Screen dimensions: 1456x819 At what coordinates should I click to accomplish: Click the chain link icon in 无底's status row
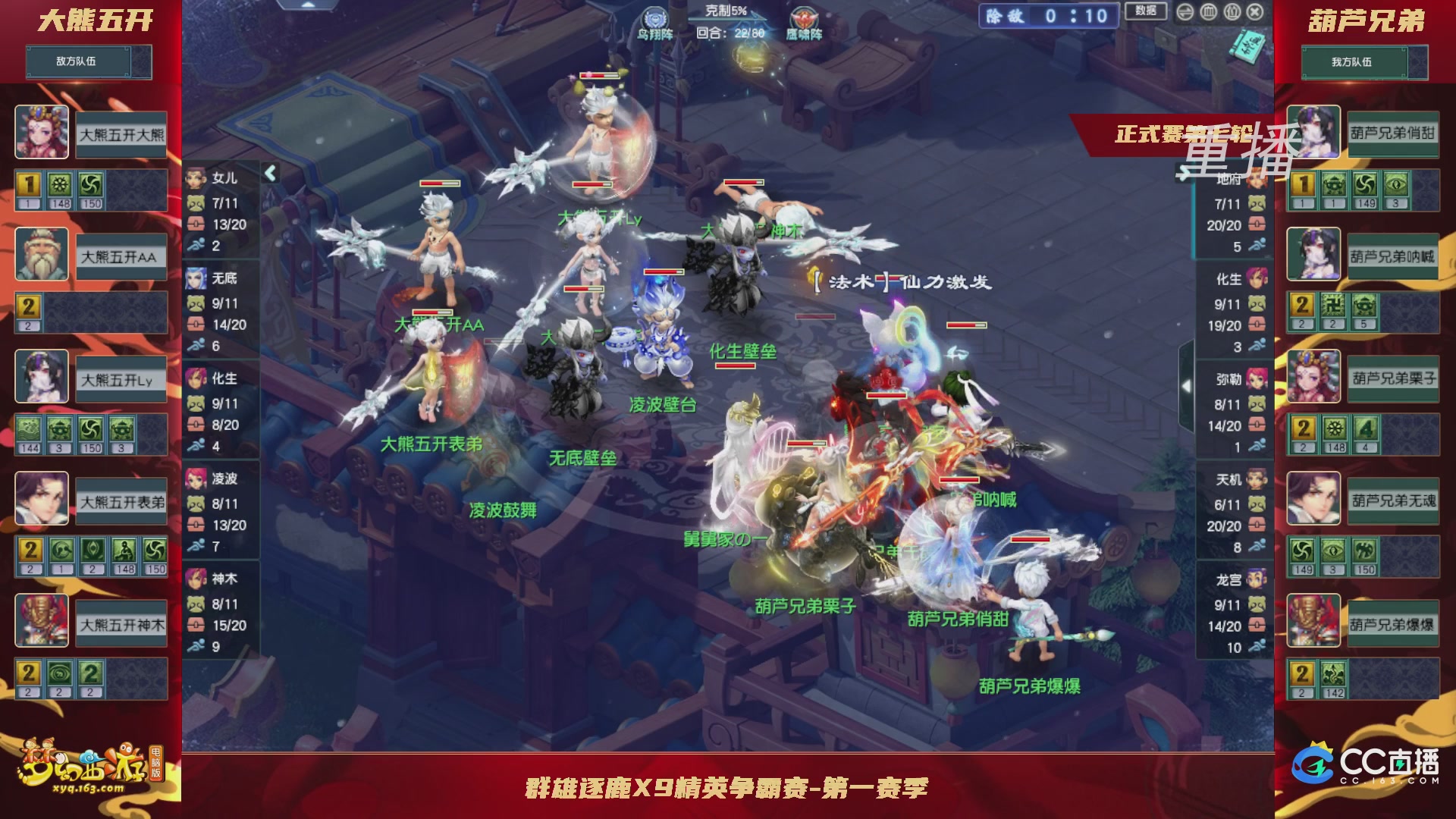click(x=196, y=324)
